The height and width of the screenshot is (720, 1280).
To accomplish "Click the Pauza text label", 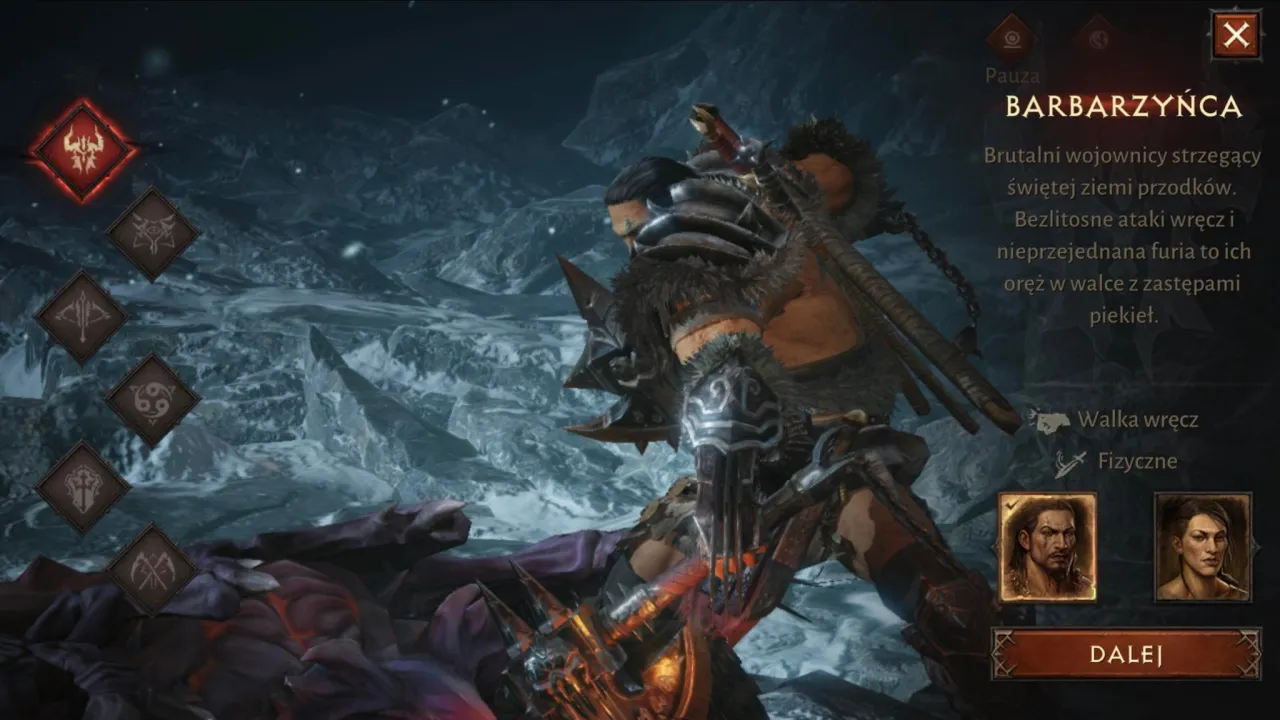I will coord(1013,75).
